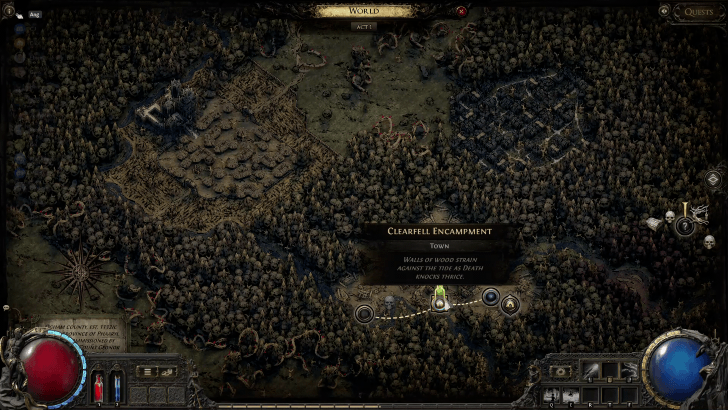Click the eye-shaped icon left of the skill bar
This screenshot has width=728, height=410.
(559, 372)
